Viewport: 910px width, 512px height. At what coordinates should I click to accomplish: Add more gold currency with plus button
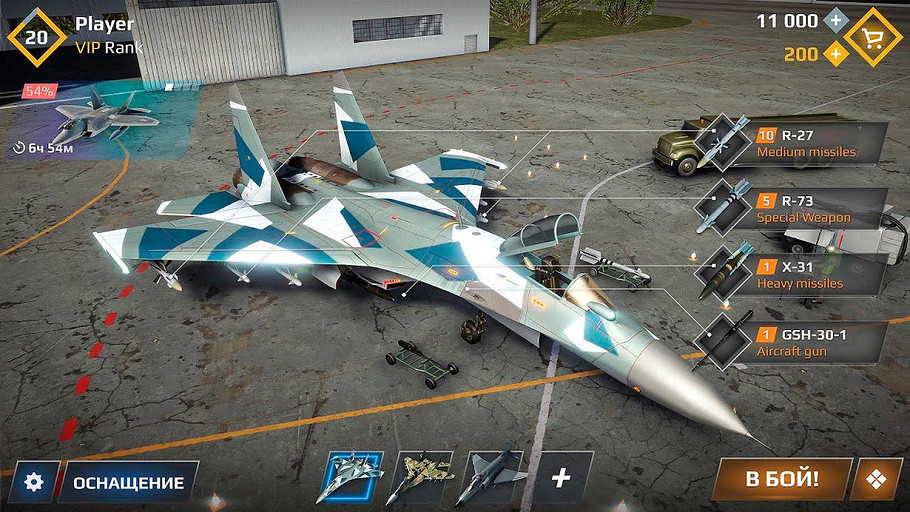click(x=834, y=54)
